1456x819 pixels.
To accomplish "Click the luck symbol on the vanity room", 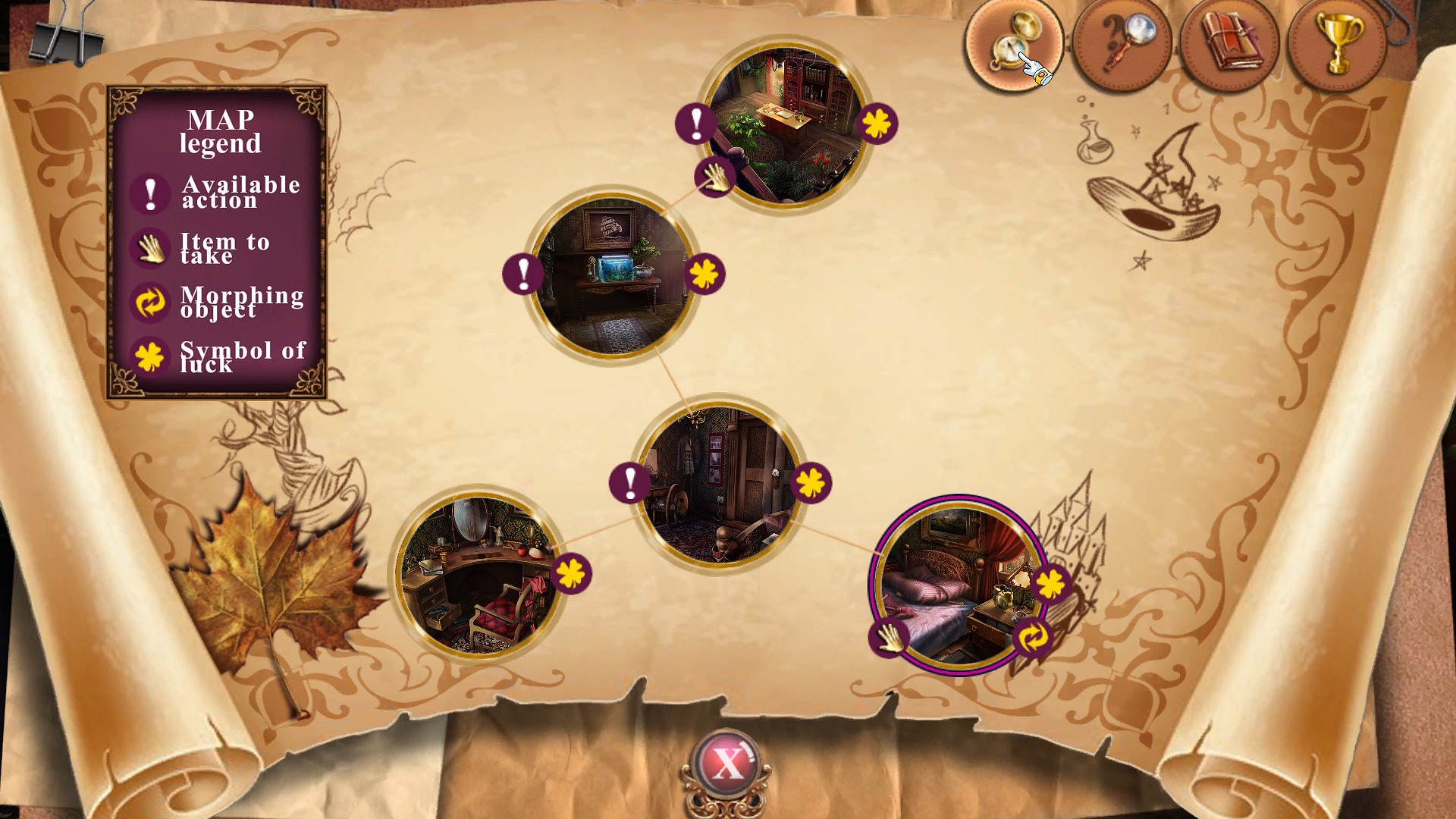I will pyautogui.click(x=571, y=575).
